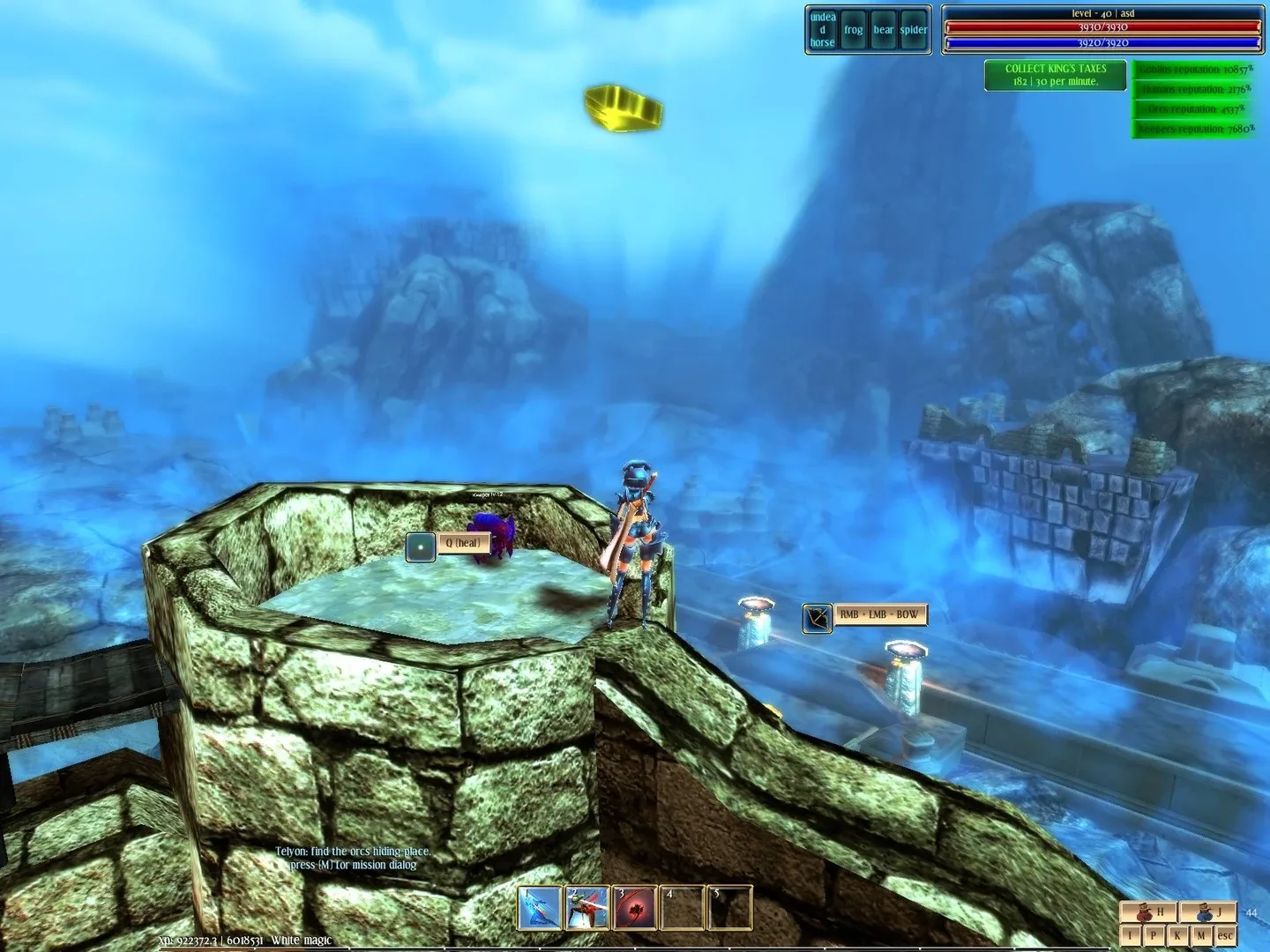Screen dimensions: 1270x952
Task: Toggle the frog summon slot
Action: [854, 29]
